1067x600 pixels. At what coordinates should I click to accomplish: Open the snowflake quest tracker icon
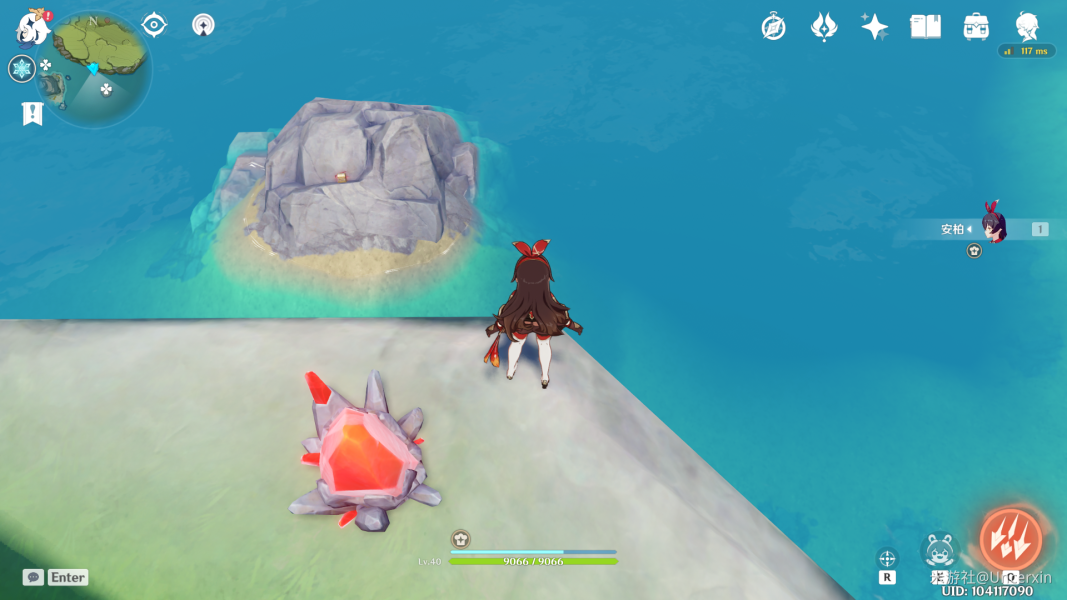point(22,68)
